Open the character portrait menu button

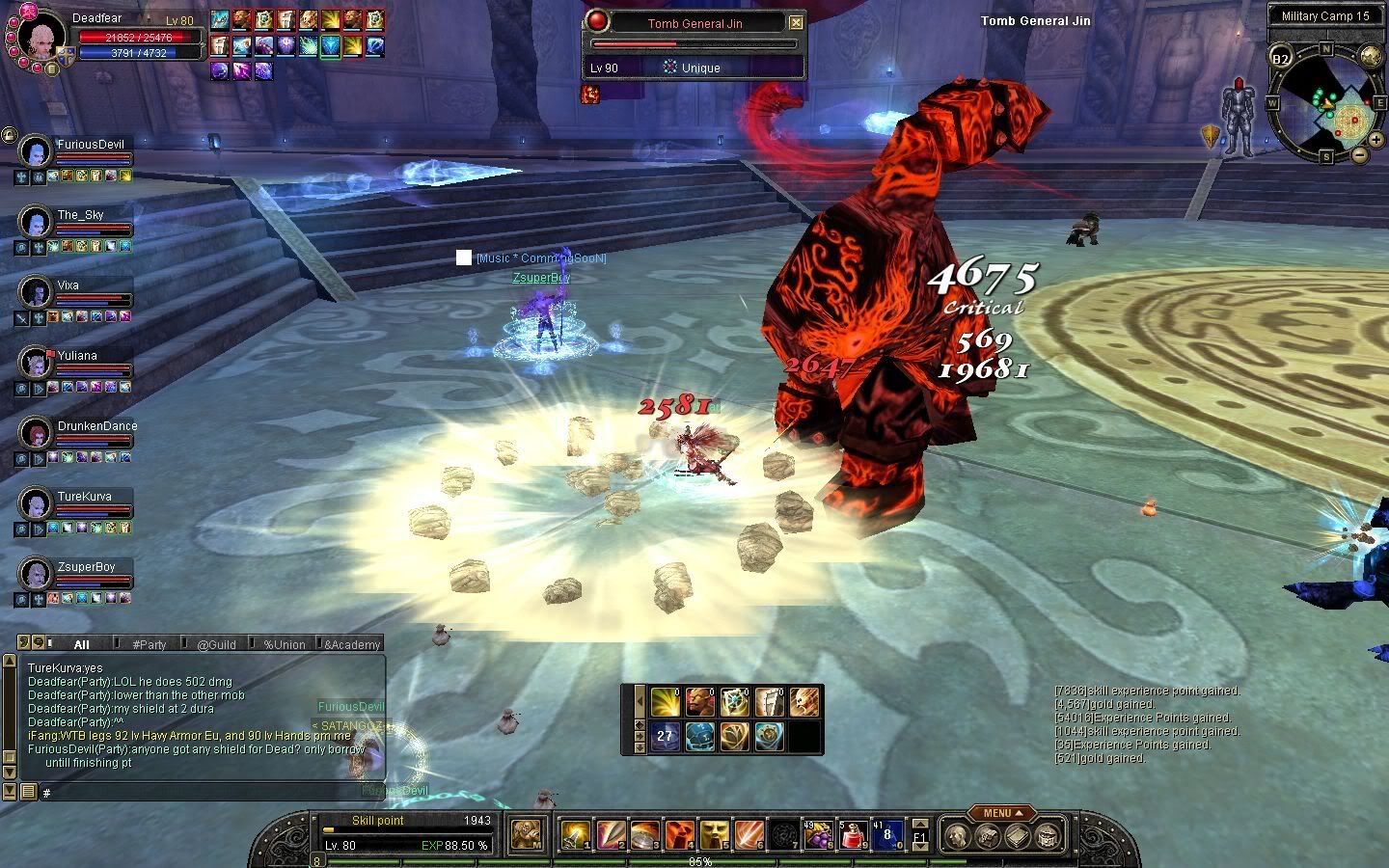point(50,68)
